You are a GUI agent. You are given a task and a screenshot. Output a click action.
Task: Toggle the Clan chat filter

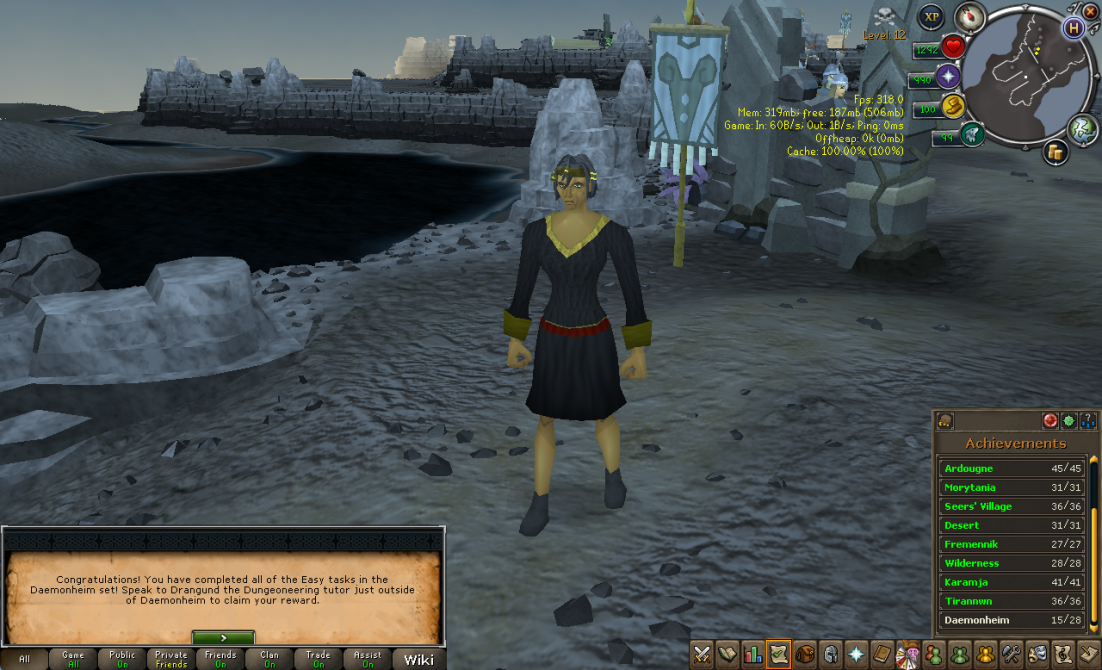pyautogui.click(x=269, y=659)
